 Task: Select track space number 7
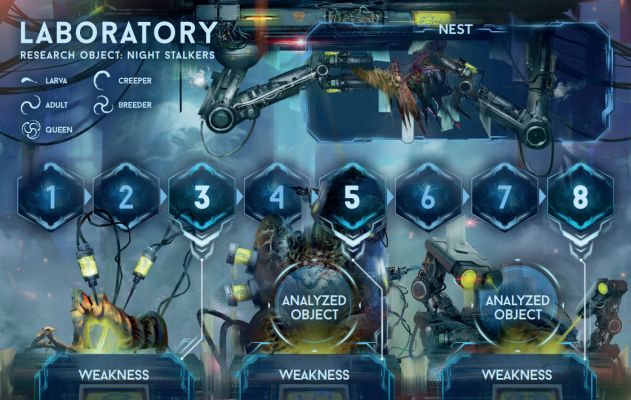pos(504,197)
